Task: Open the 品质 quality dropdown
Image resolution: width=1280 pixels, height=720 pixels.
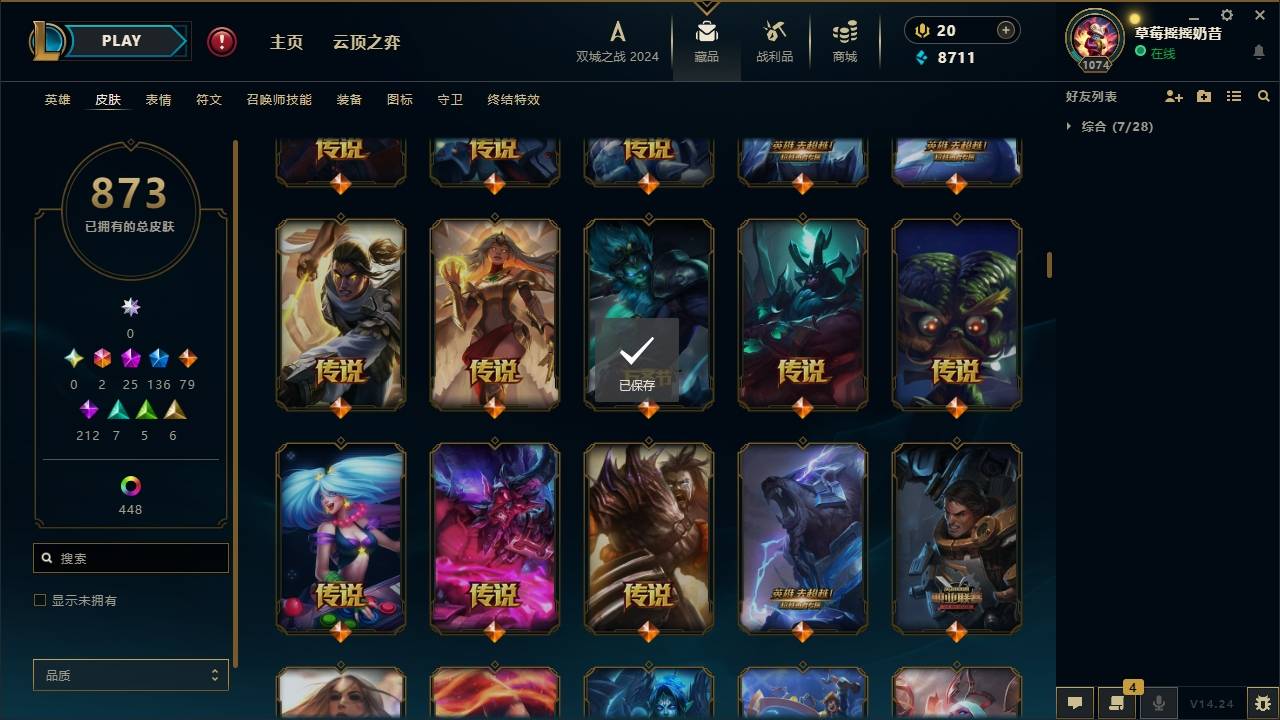Action: 130,675
